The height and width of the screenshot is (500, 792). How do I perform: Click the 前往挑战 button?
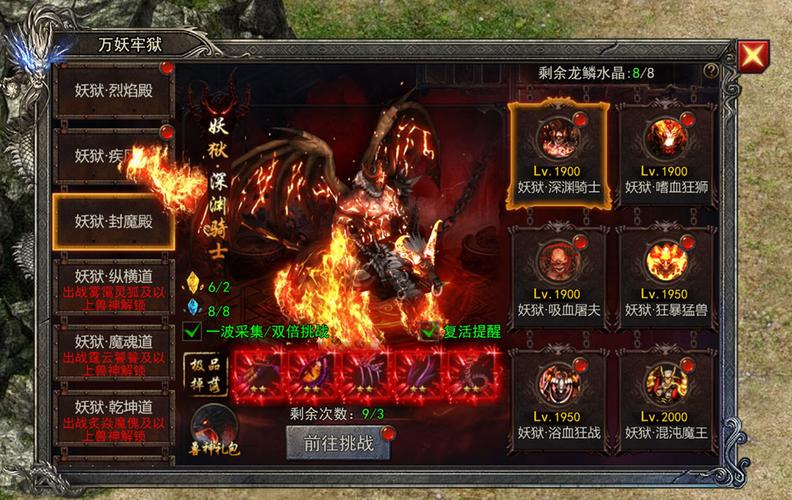tap(337, 443)
